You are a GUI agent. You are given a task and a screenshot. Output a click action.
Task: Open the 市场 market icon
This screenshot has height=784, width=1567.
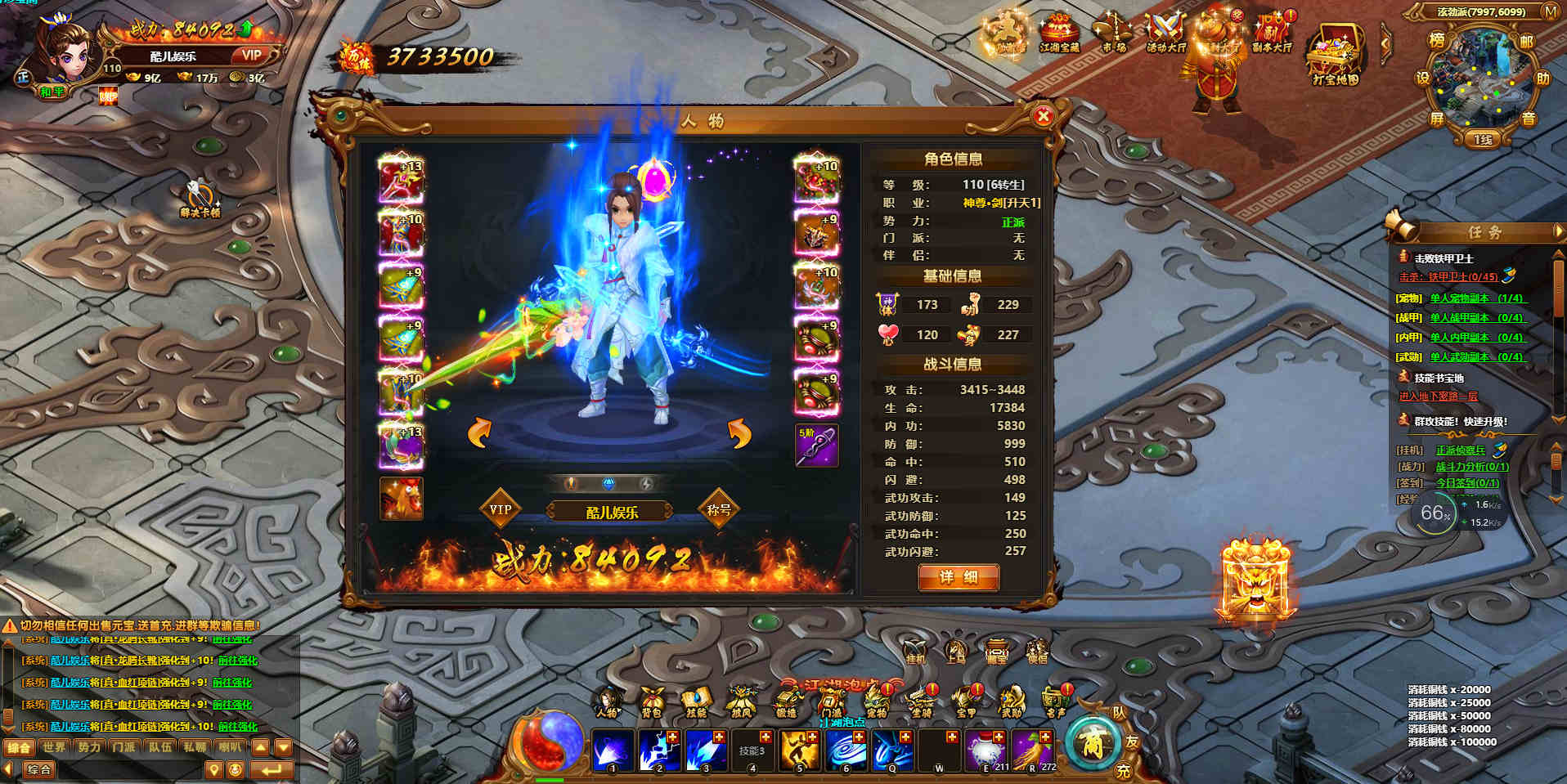tap(1111, 34)
